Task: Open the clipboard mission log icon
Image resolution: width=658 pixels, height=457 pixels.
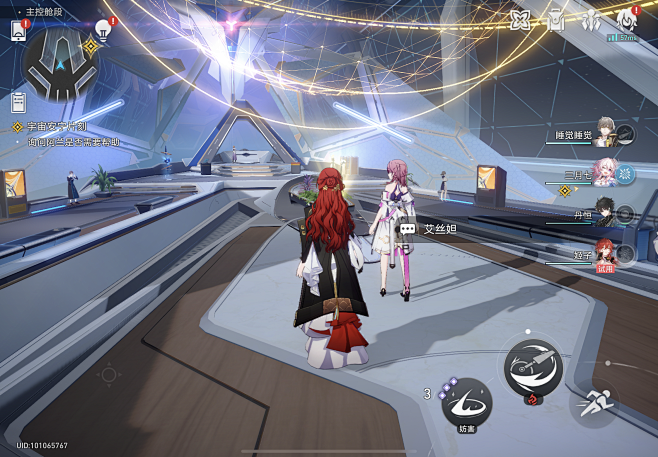Action: 18,101
